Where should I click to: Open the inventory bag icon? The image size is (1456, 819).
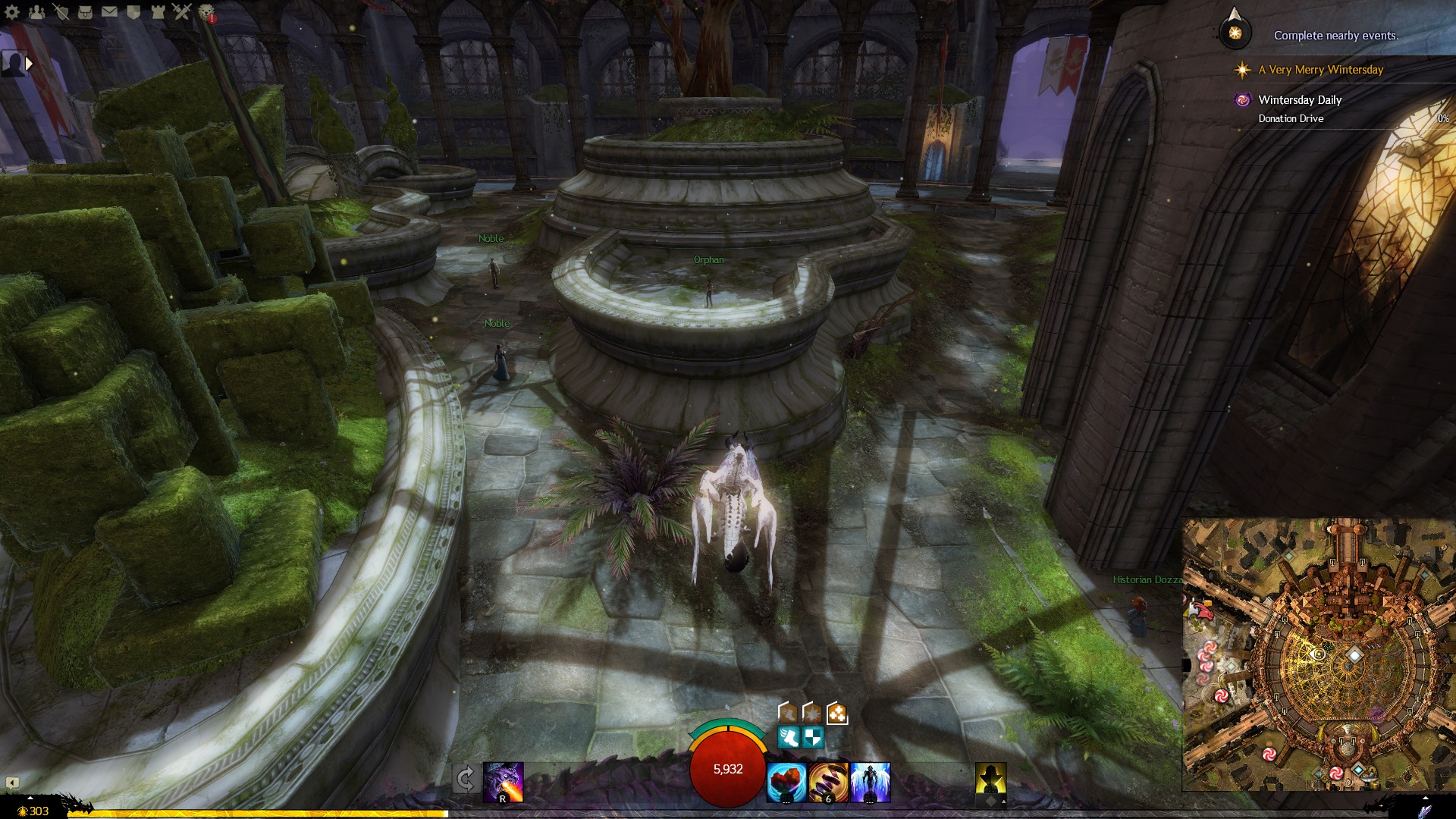tap(85, 11)
